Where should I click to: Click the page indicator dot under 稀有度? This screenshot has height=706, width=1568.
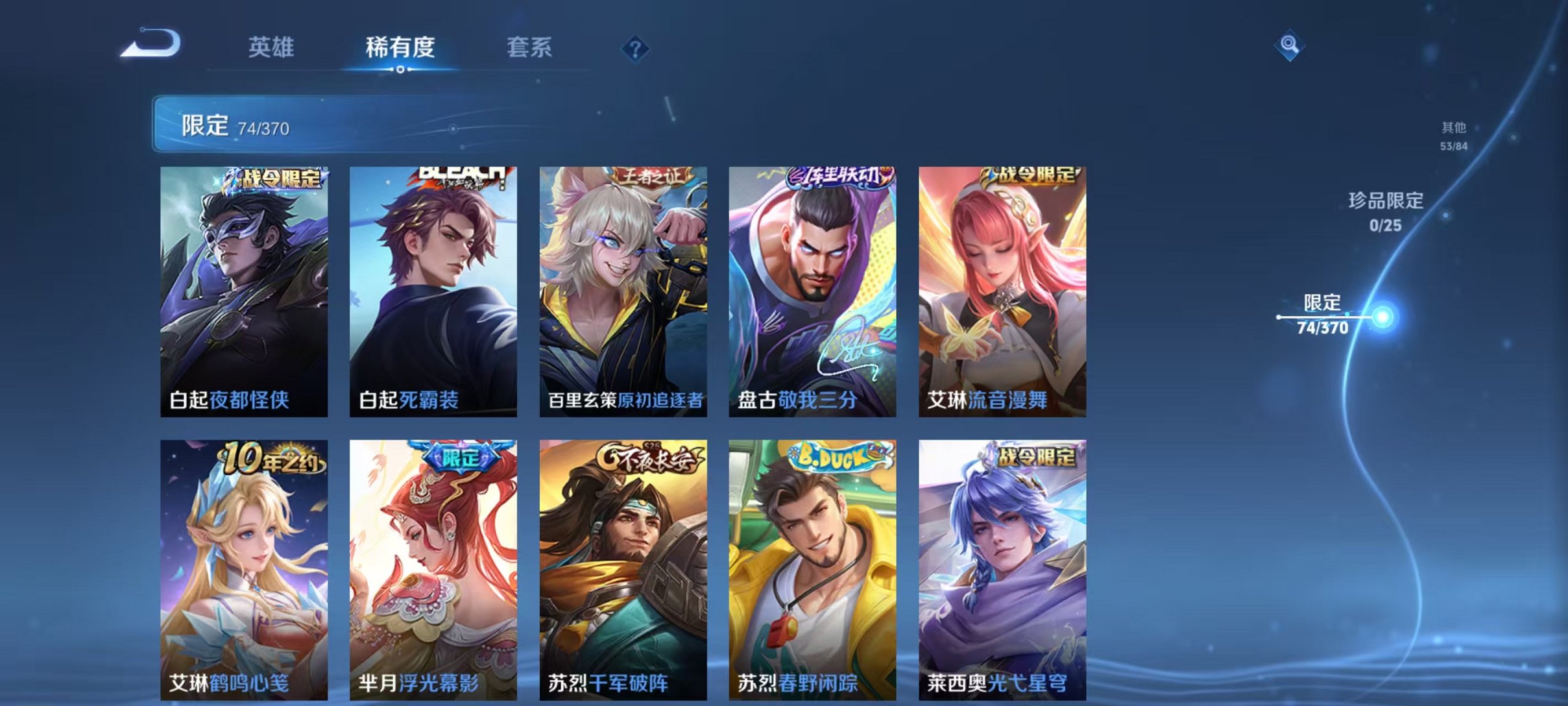point(400,69)
